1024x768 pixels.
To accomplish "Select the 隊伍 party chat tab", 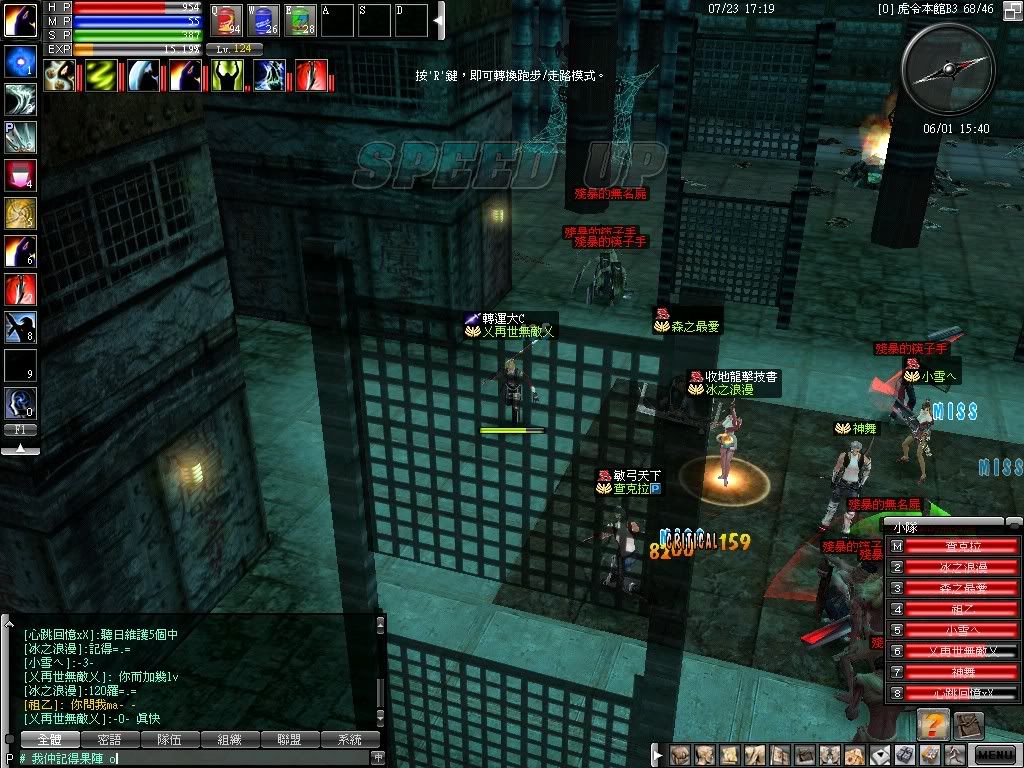I will [x=170, y=740].
